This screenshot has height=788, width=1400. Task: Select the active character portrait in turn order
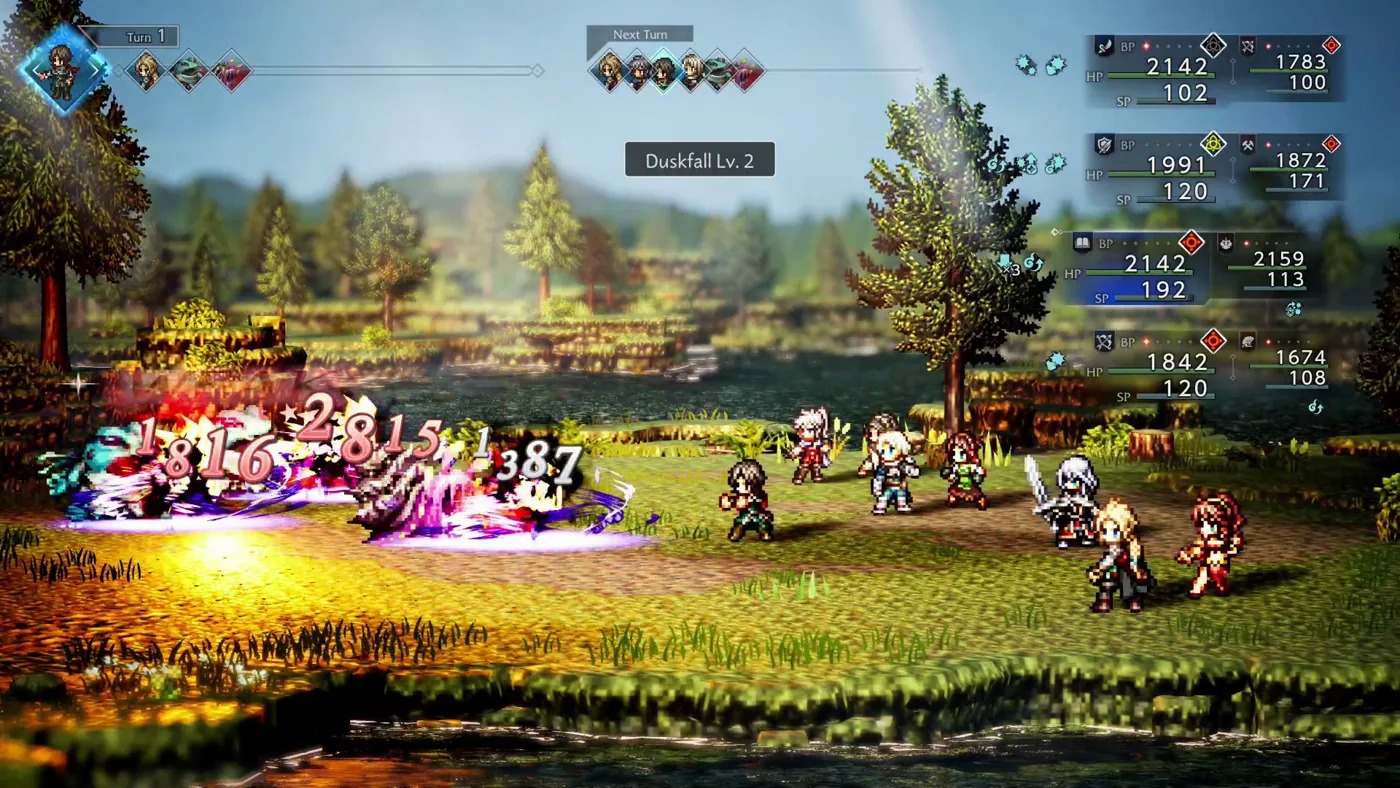tap(62, 66)
